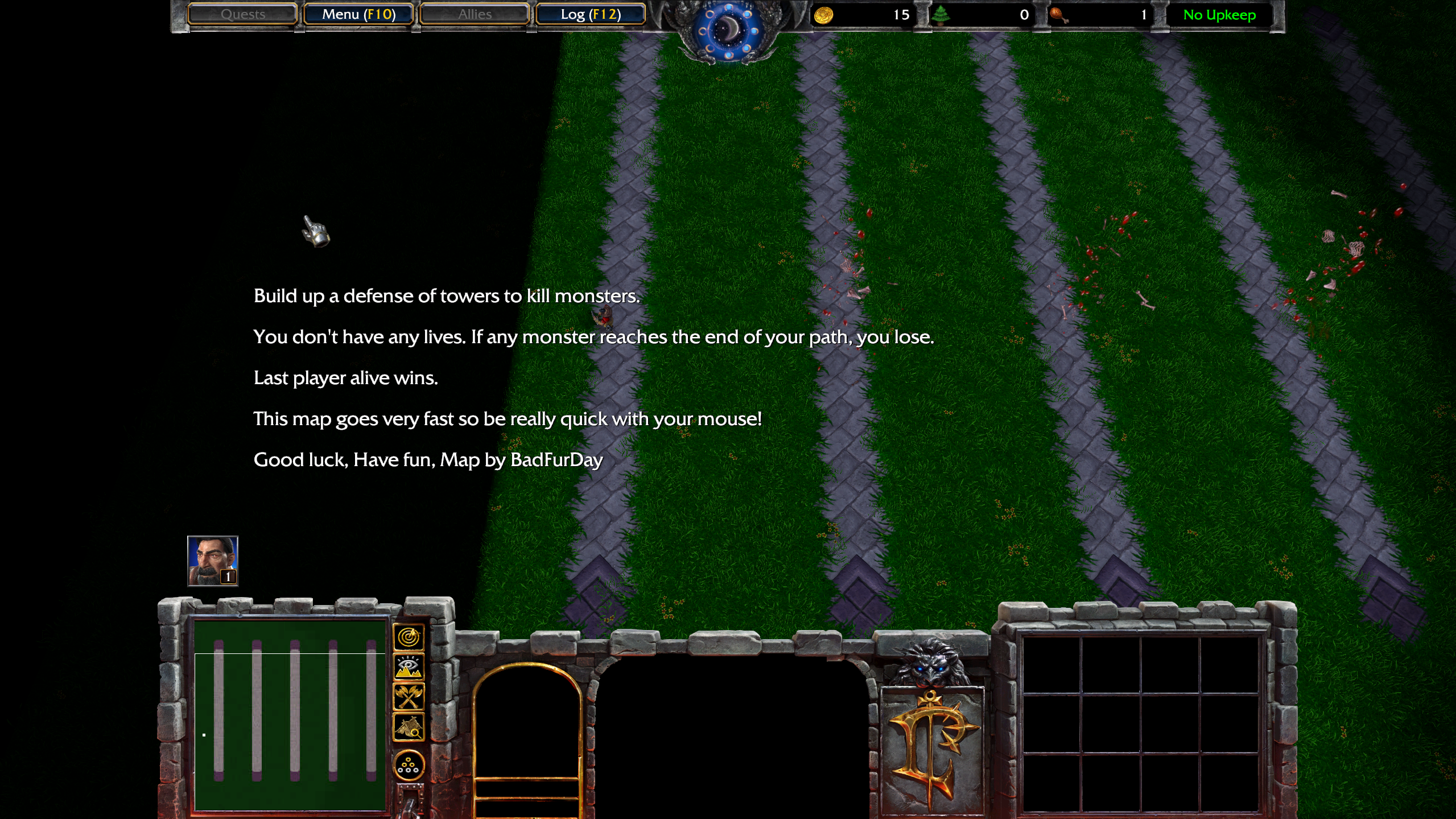The height and width of the screenshot is (819, 1456).
Task: Select the hero portrait icon
Action: (213, 561)
